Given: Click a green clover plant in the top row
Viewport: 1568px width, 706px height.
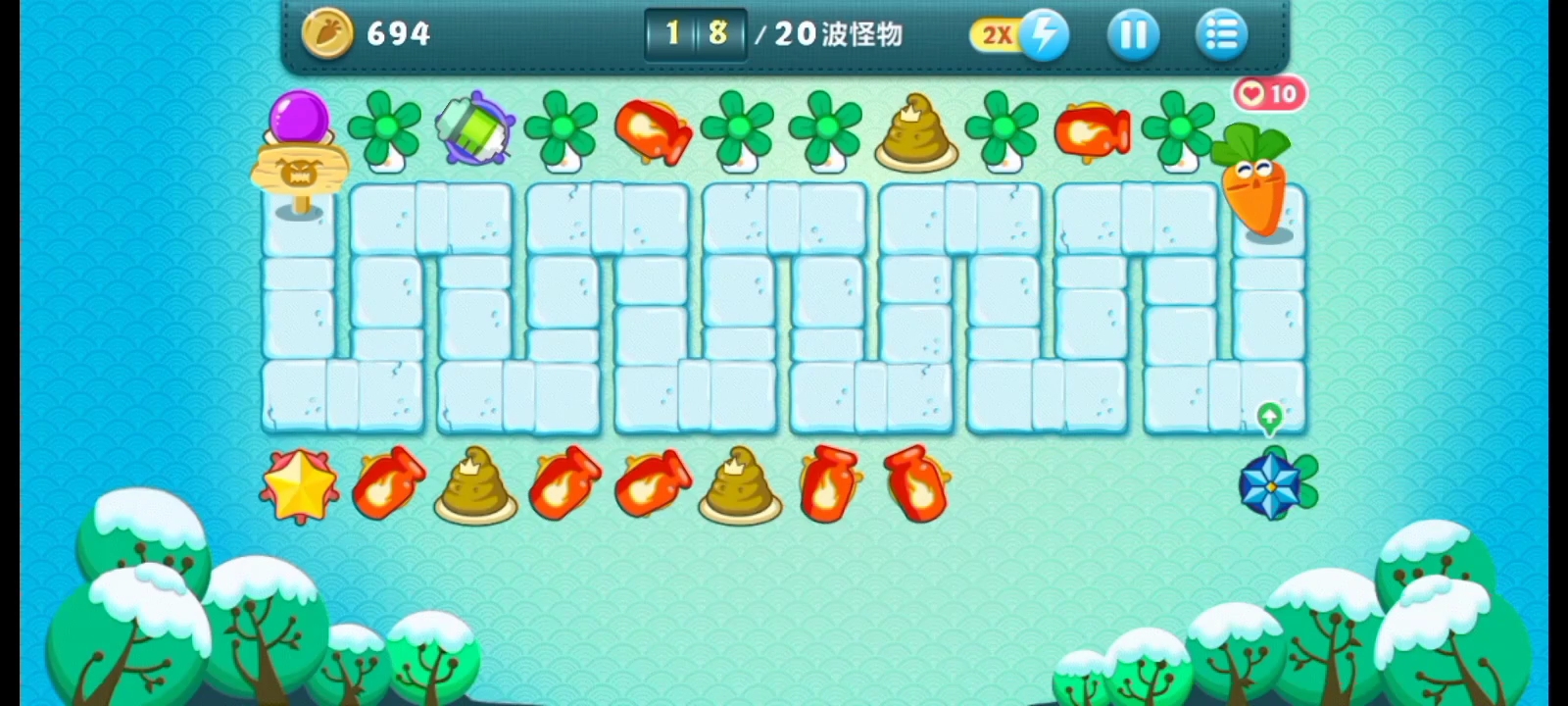Looking at the screenshot, I should tap(387, 129).
